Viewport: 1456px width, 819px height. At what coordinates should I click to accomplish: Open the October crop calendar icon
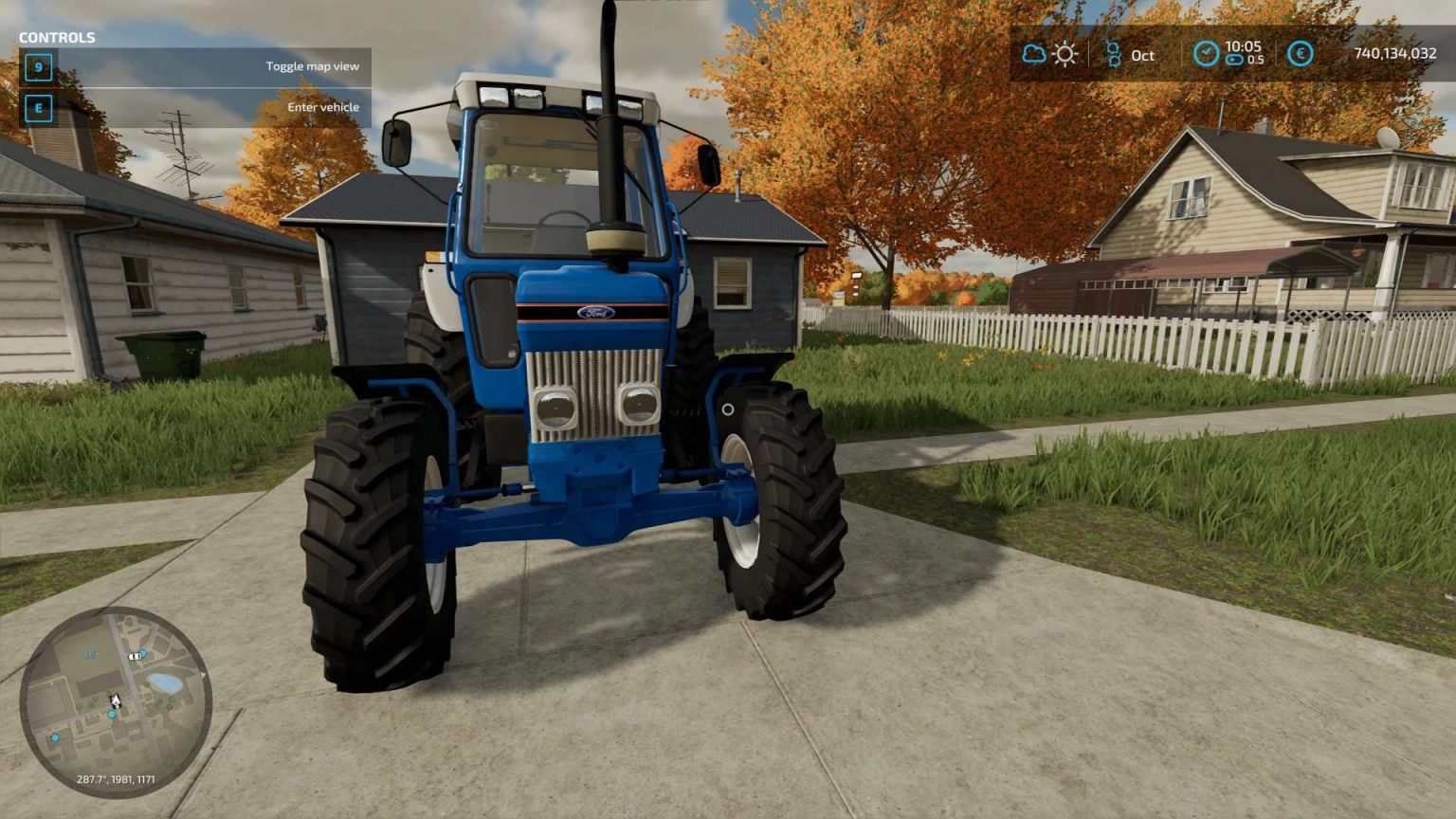pos(1114,54)
